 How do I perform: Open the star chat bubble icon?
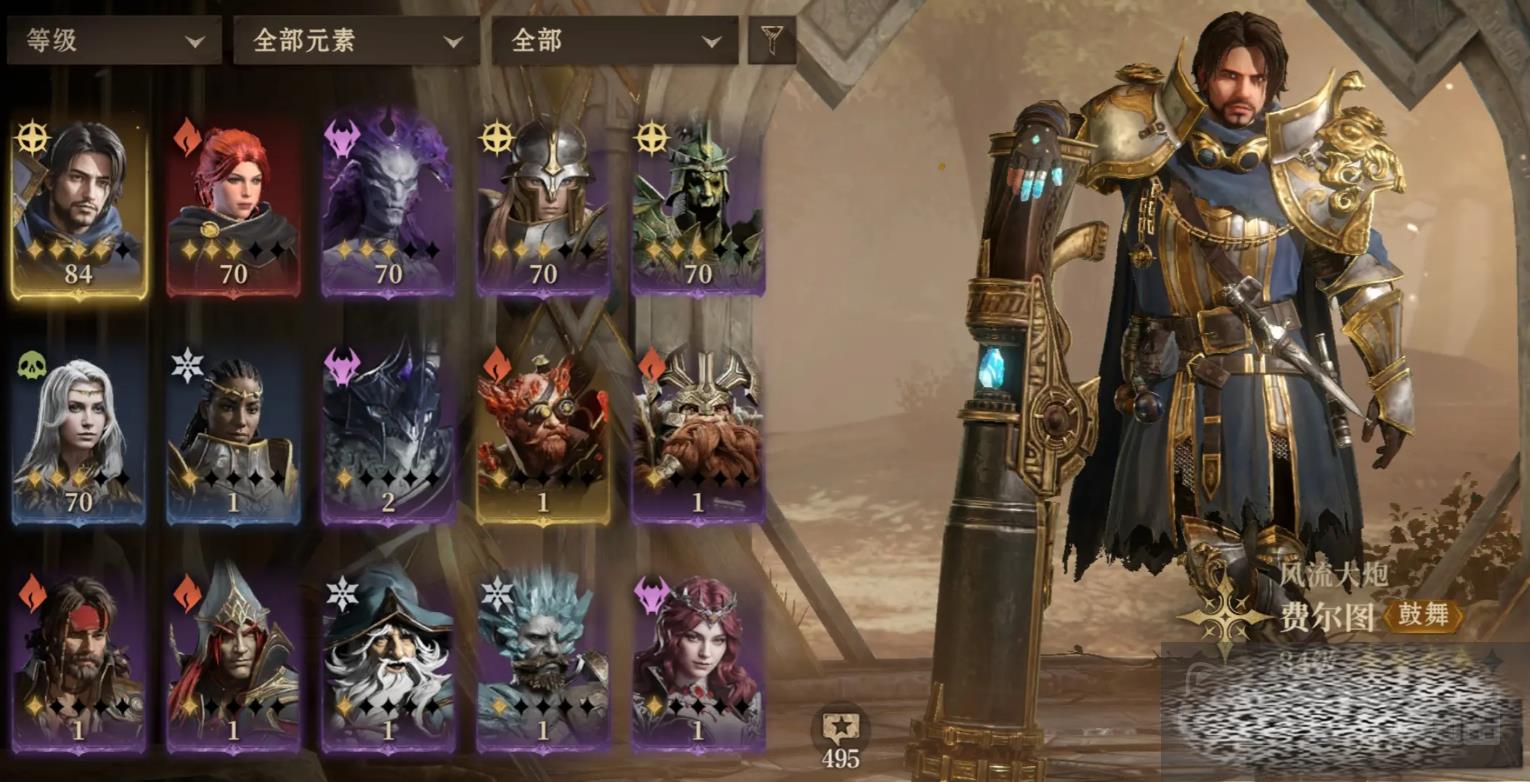pos(840,728)
